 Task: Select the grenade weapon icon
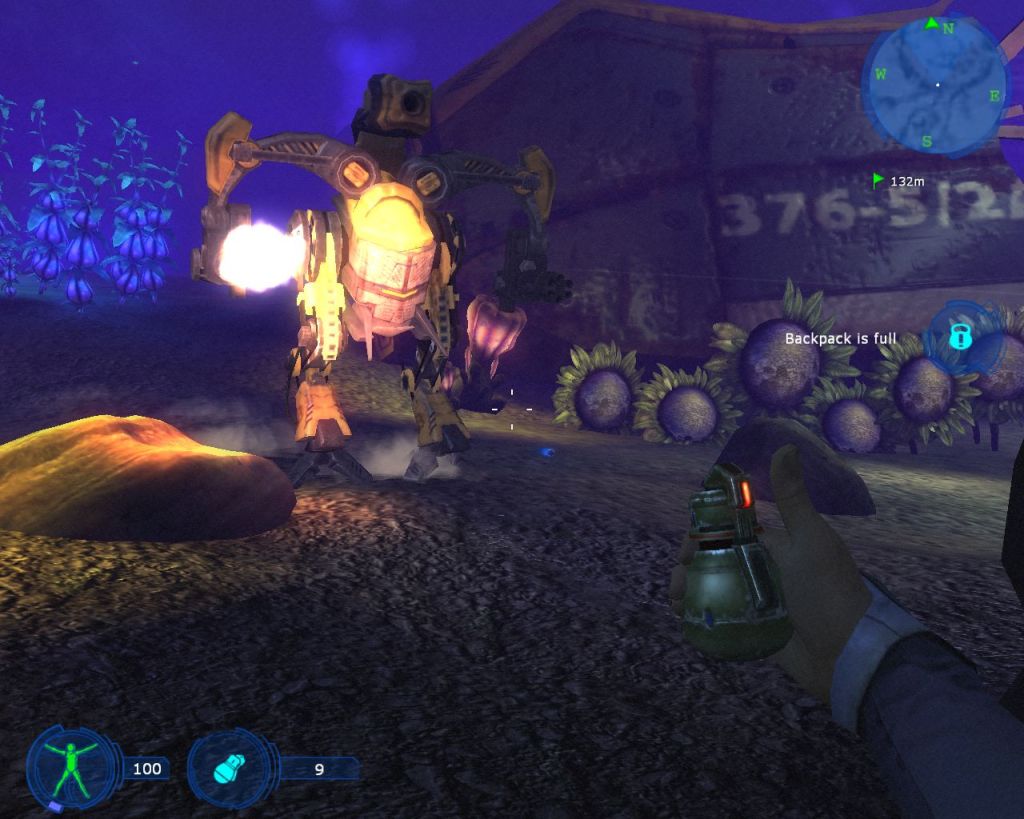pos(229,769)
